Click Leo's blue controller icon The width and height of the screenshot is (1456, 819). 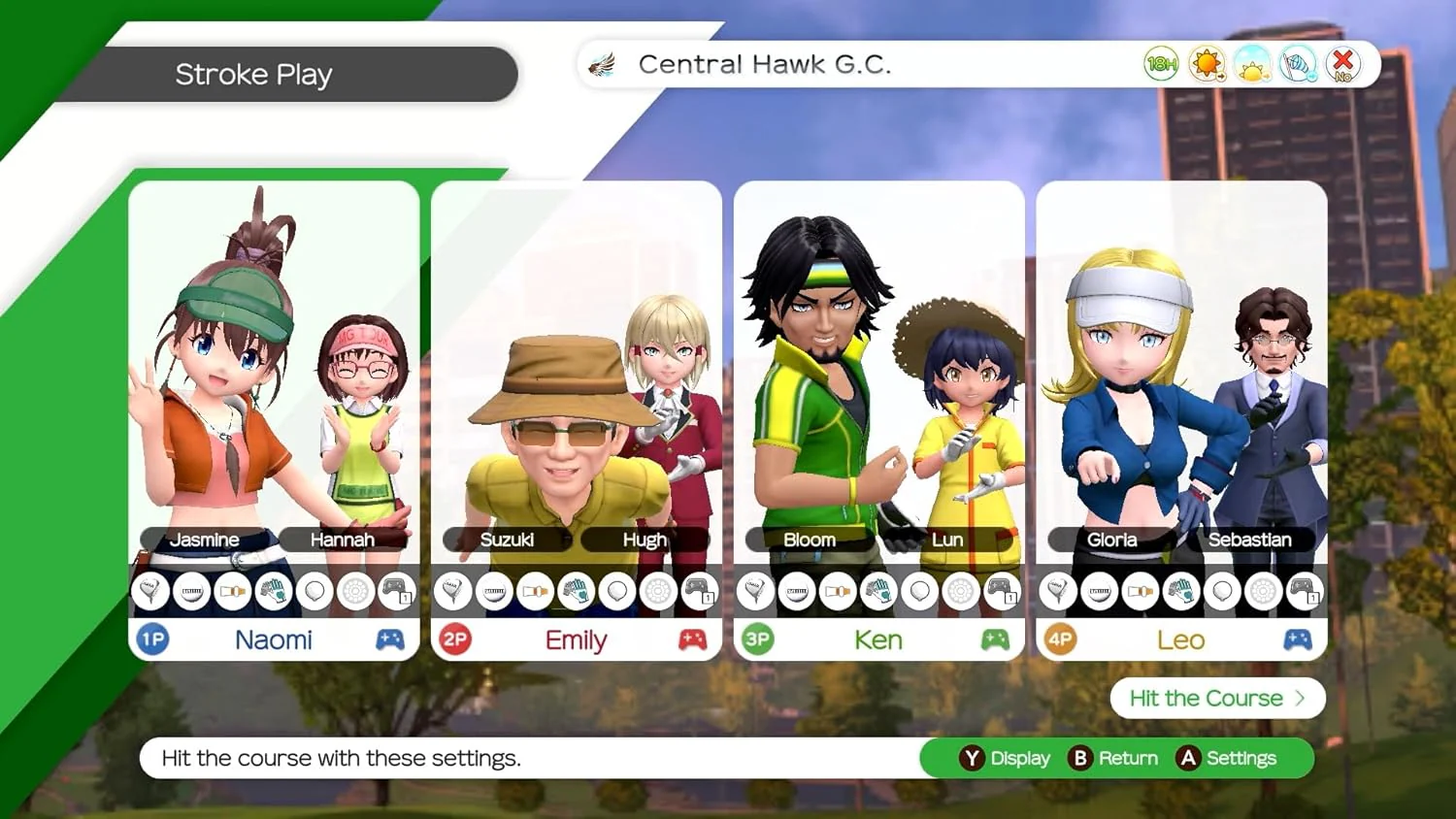(1298, 639)
